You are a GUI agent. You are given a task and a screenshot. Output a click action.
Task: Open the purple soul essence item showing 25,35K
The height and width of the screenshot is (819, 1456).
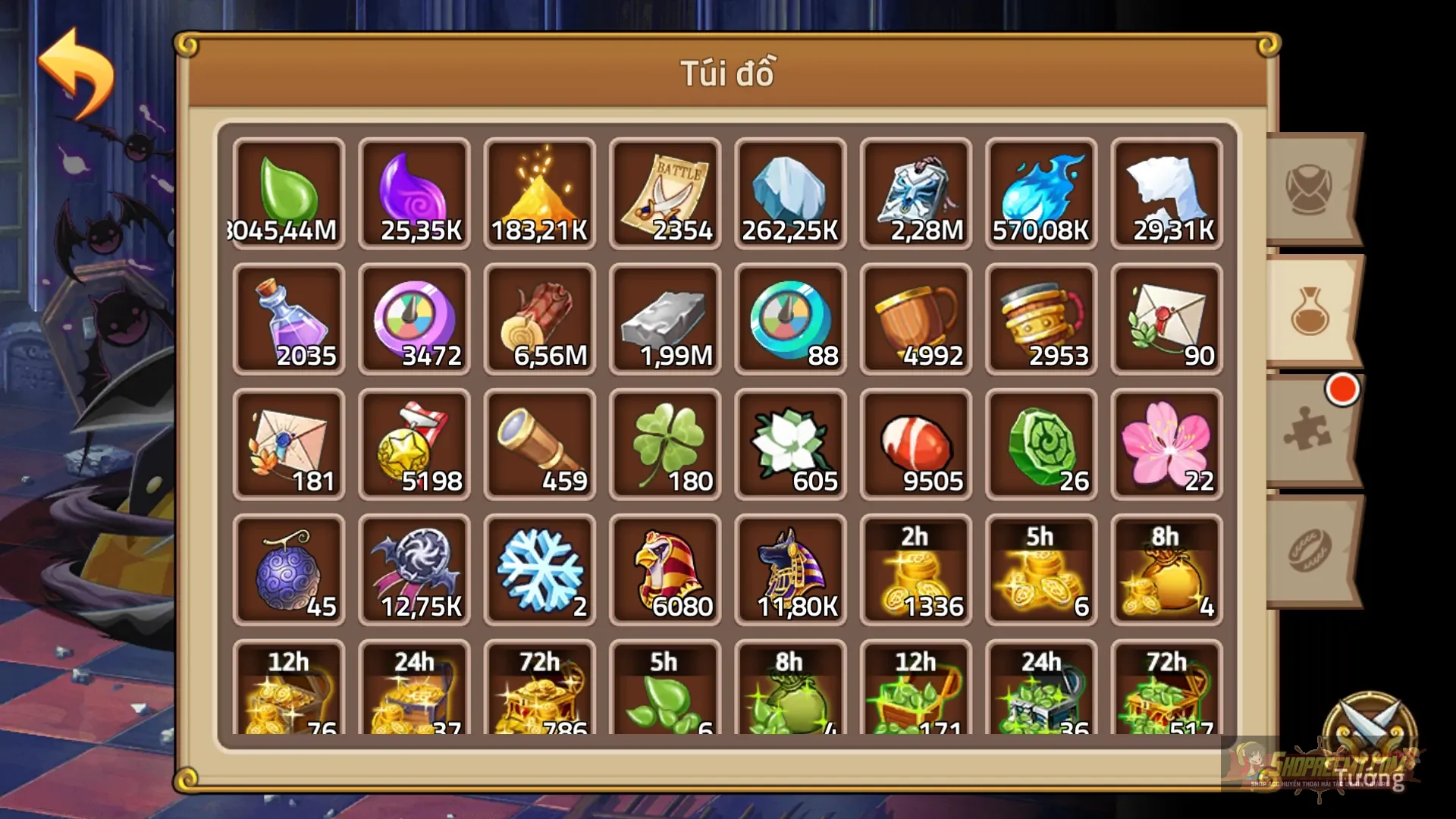tap(414, 190)
